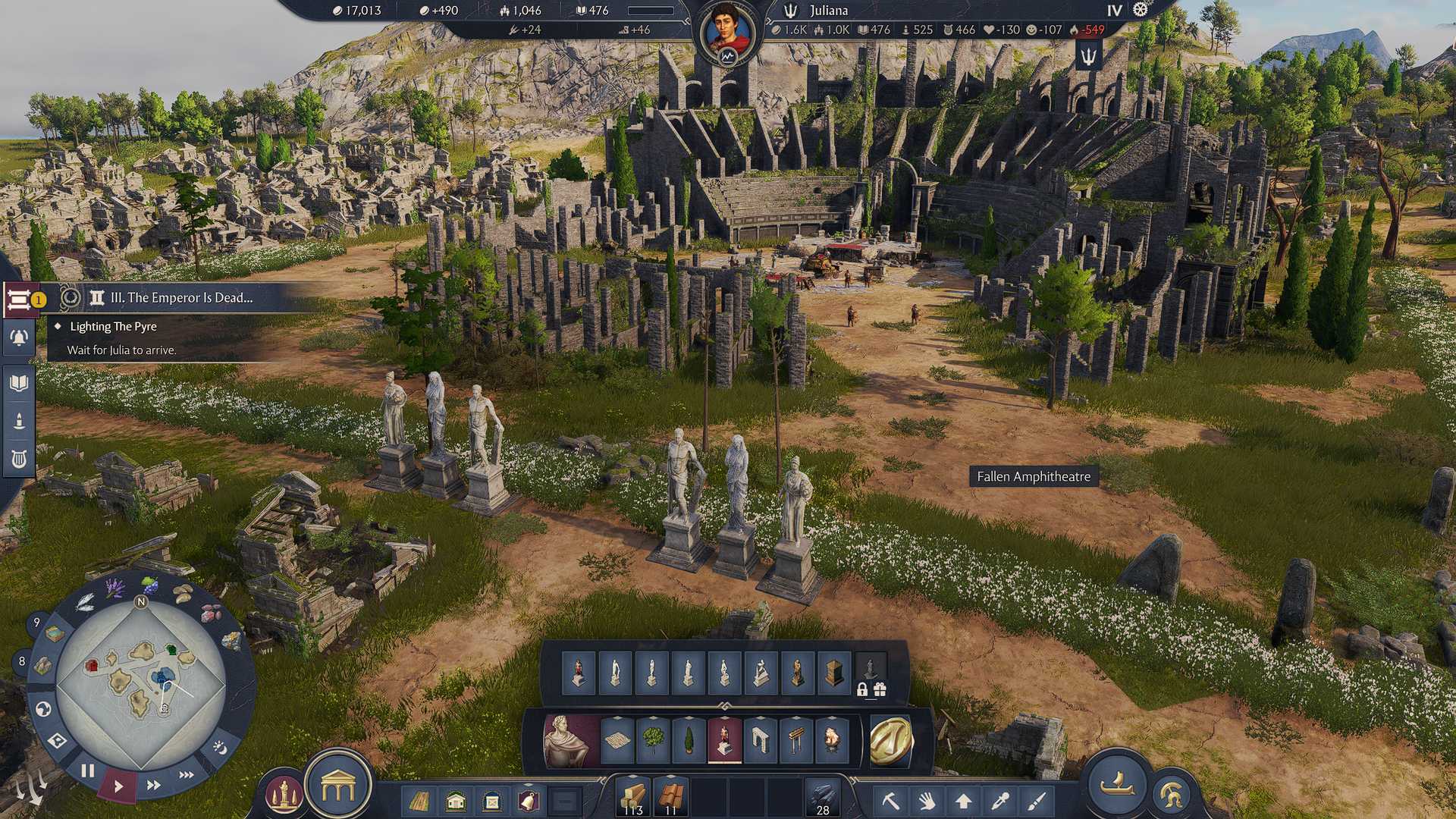Pause the game with the pause button
The height and width of the screenshot is (819, 1456).
click(x=88, y=770)
